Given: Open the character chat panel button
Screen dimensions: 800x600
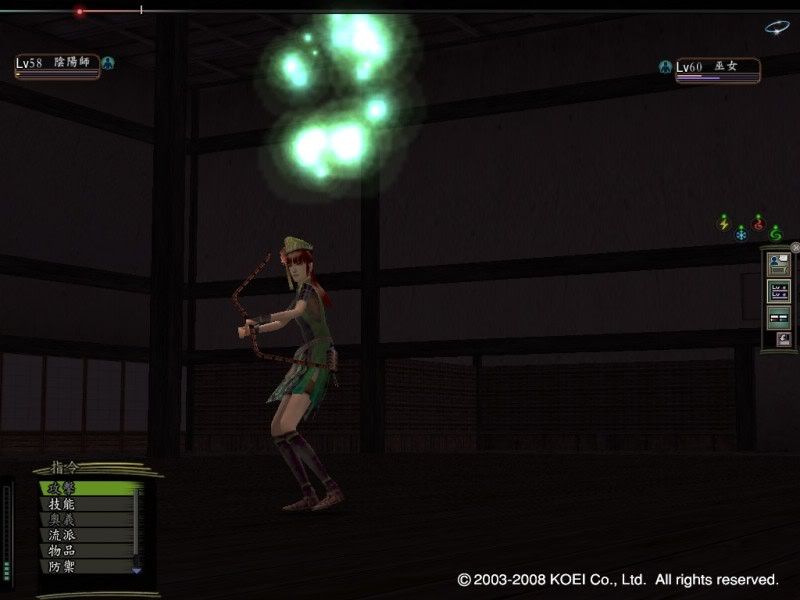Looking at the screenshot, I should [x=778, y=264].
